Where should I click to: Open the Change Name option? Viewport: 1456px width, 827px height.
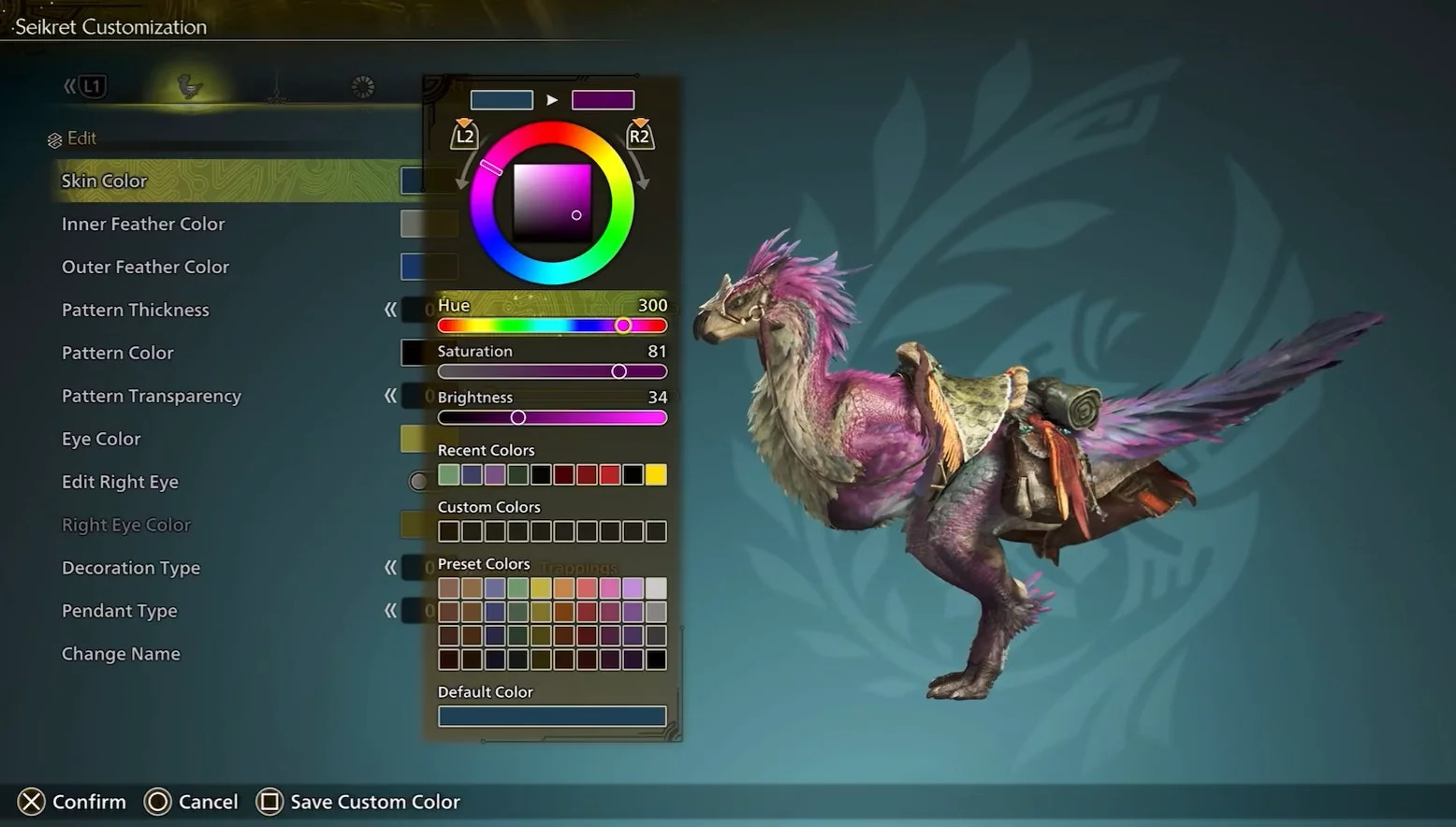coord(121,653)
